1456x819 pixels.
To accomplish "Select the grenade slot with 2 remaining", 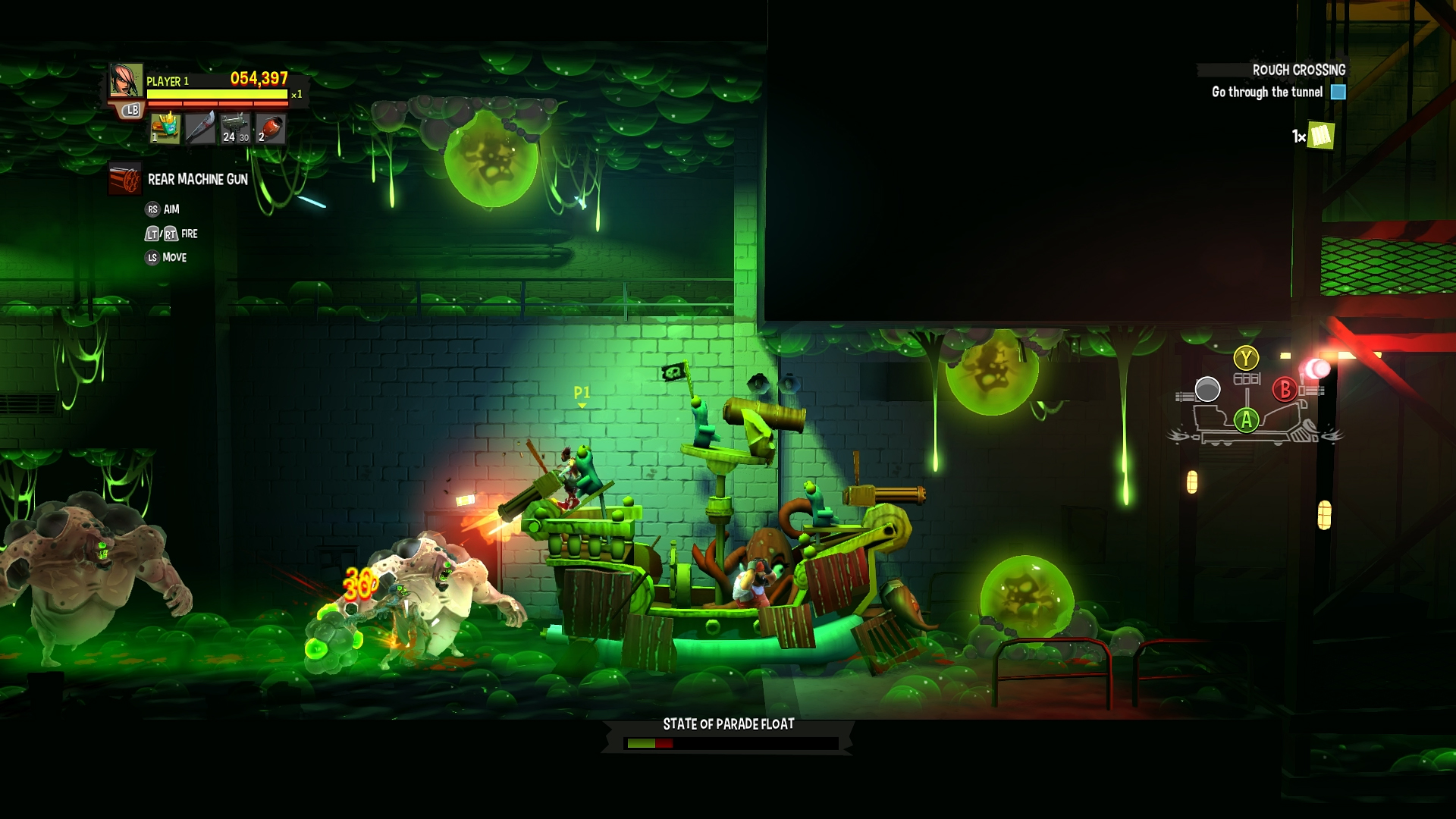I will coord(271,127).
